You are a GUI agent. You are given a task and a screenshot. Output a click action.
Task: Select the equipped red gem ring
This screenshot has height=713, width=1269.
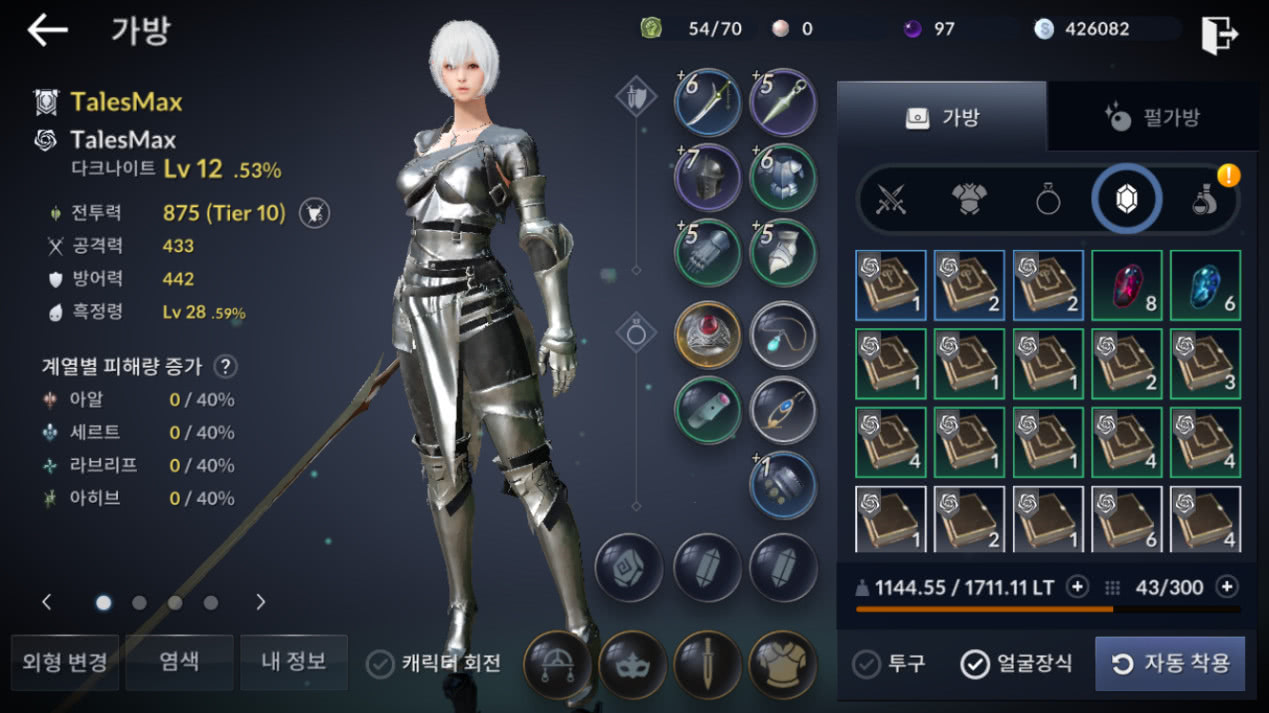(707, 334)
